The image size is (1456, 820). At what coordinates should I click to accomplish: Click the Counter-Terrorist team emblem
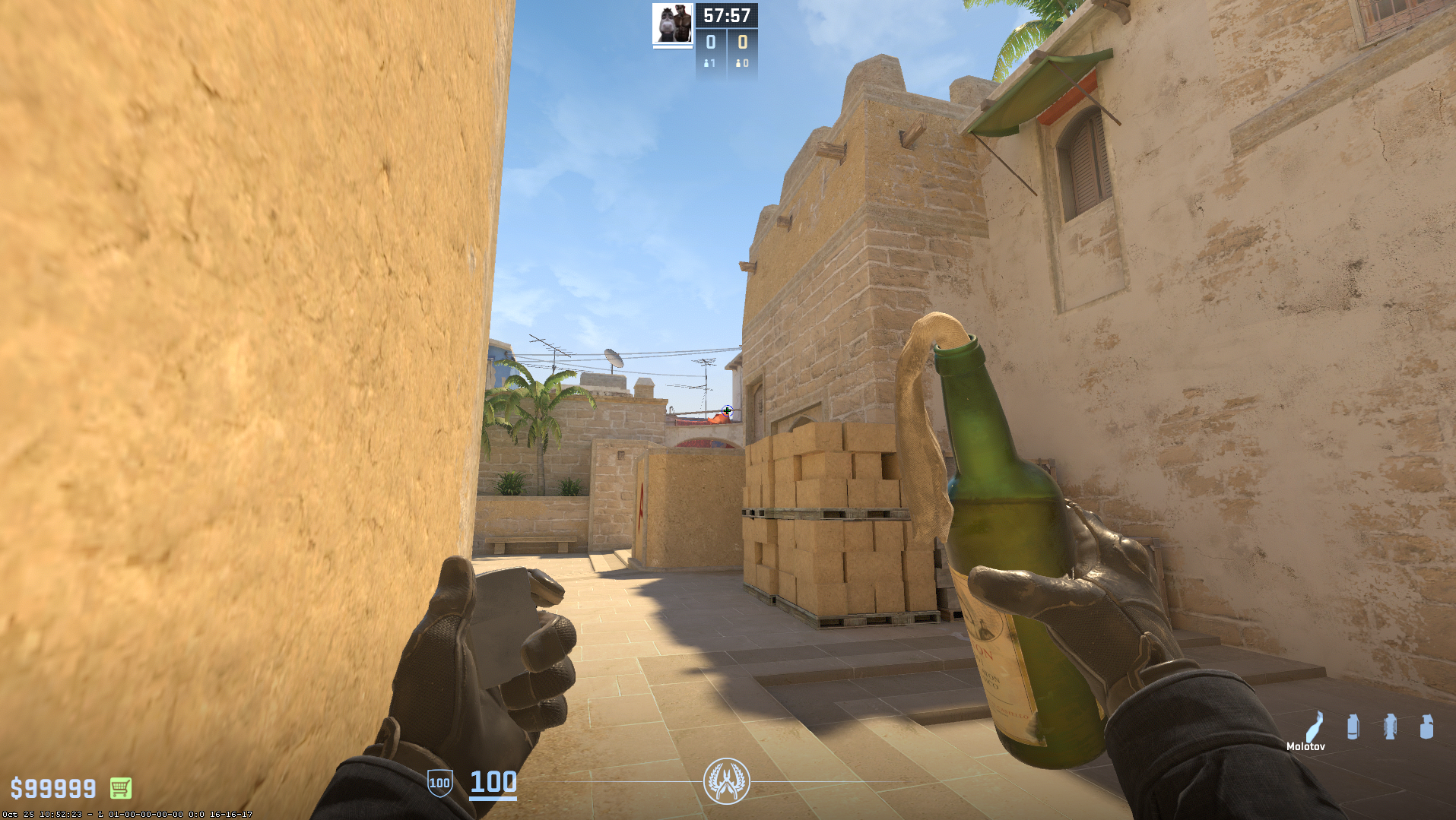[x=726, y=780]
